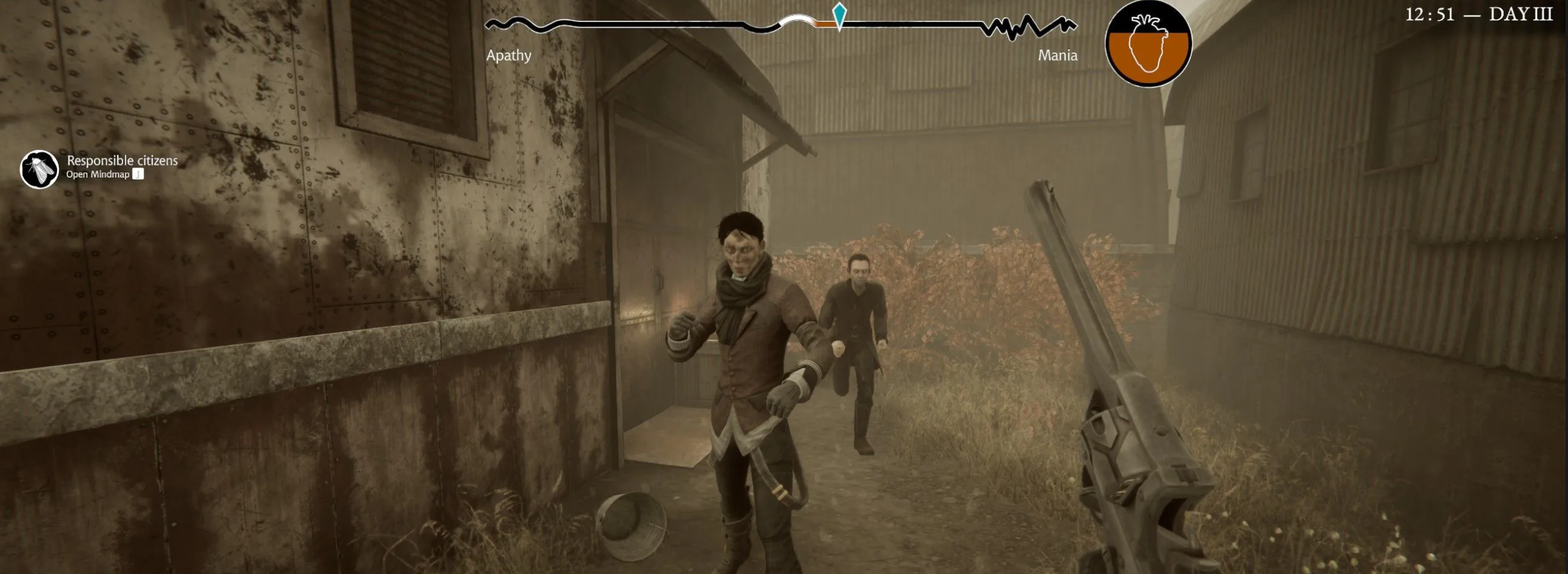Select the Responsible citizens objective title

point(122,161)
